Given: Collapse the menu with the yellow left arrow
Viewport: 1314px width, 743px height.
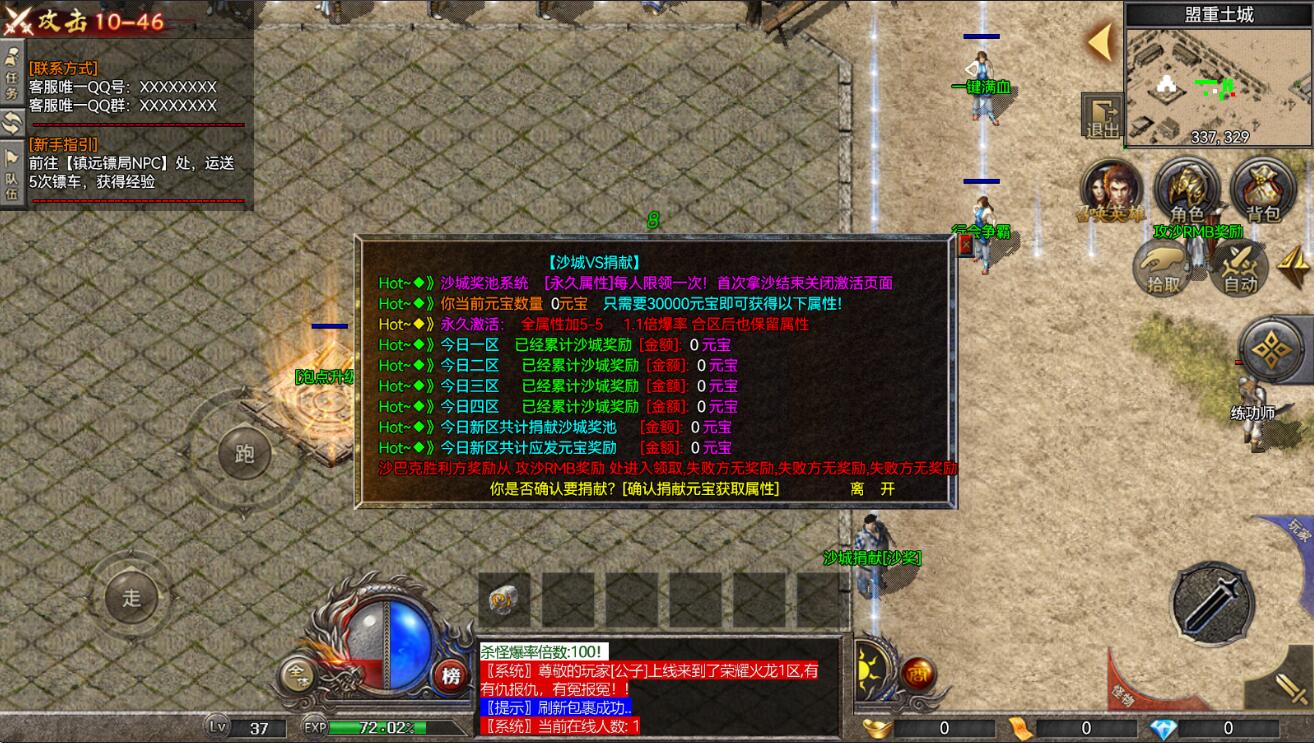Looking at the screenshot, I should [1101, 42].
